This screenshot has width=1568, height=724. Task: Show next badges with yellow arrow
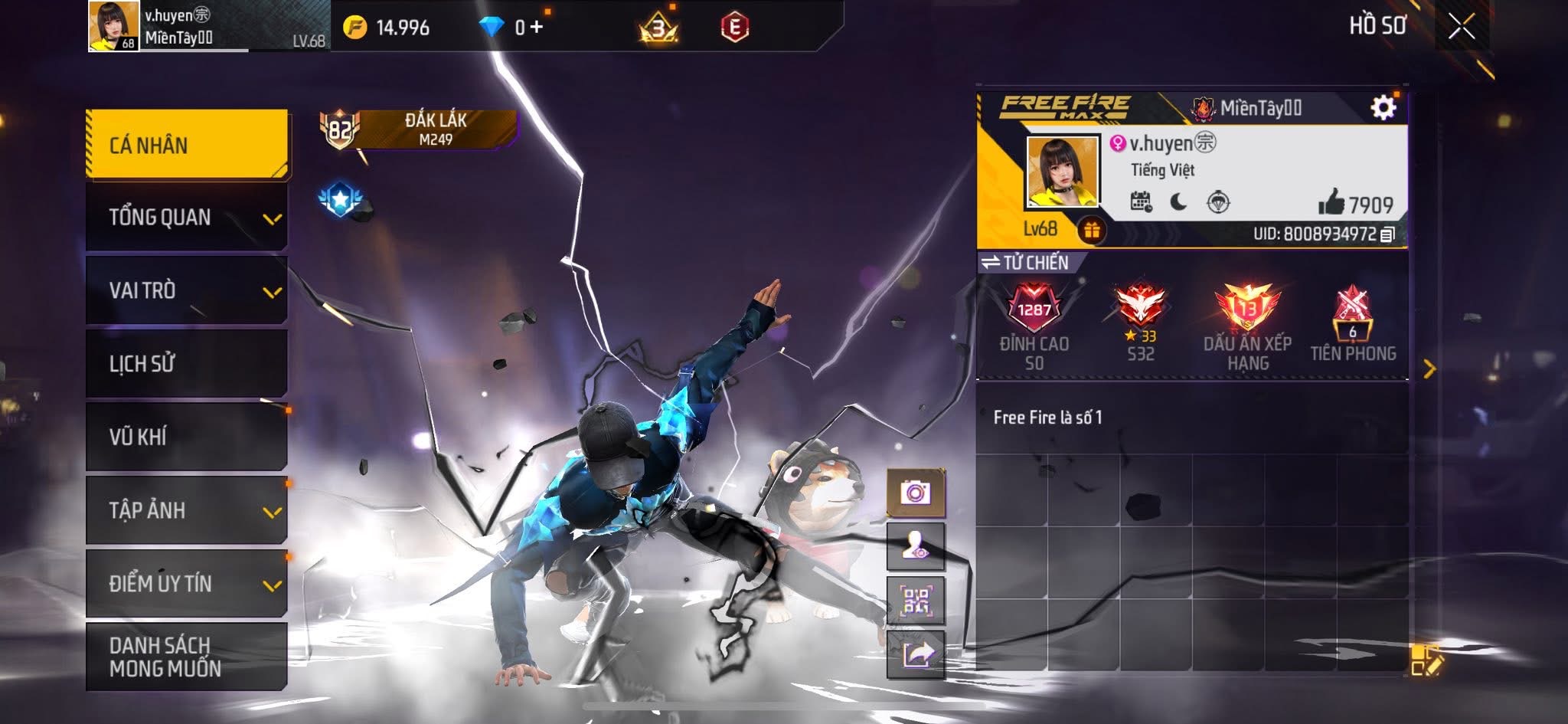(1429, 369)
